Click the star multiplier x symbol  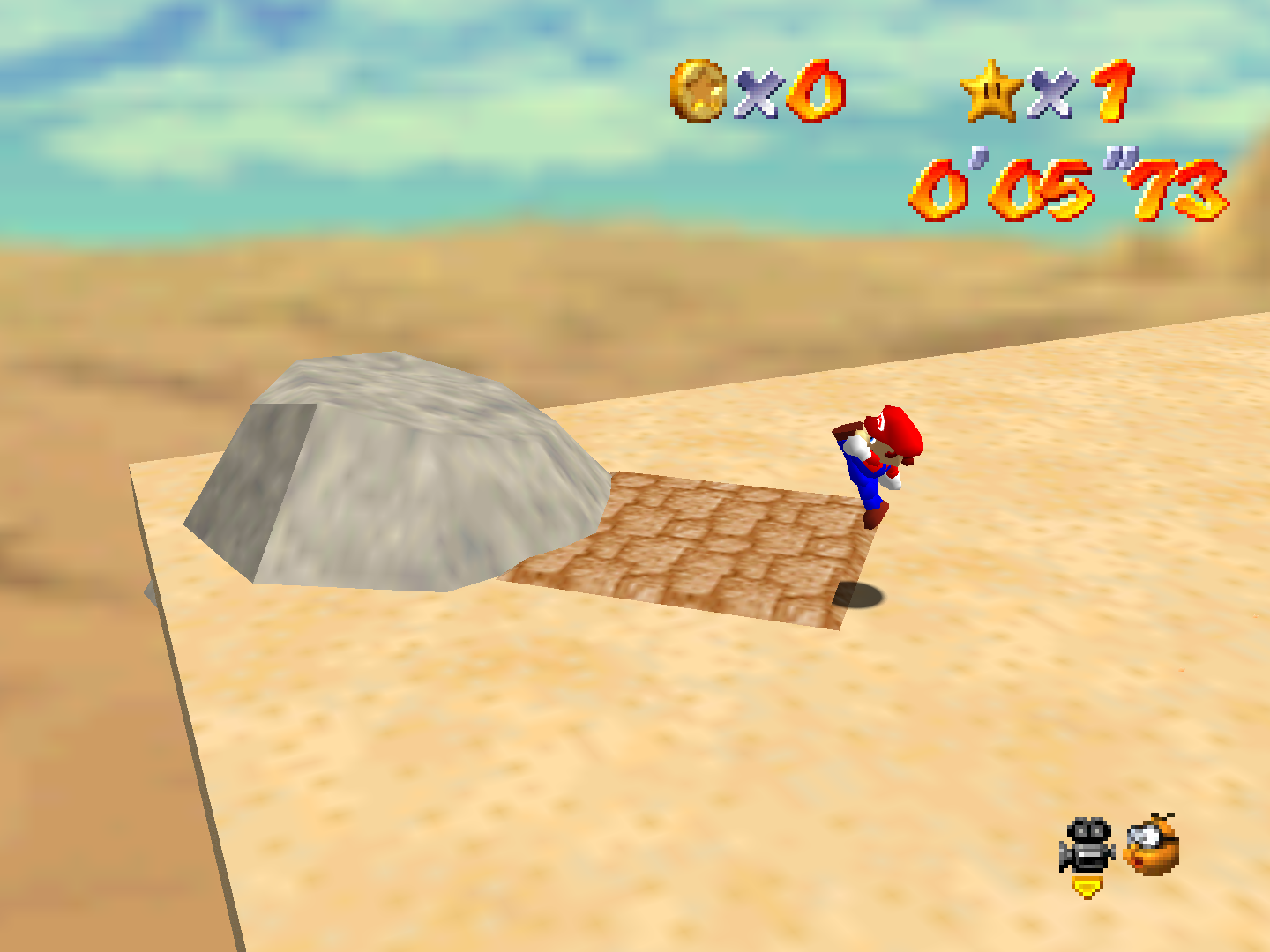(1050, 92)
